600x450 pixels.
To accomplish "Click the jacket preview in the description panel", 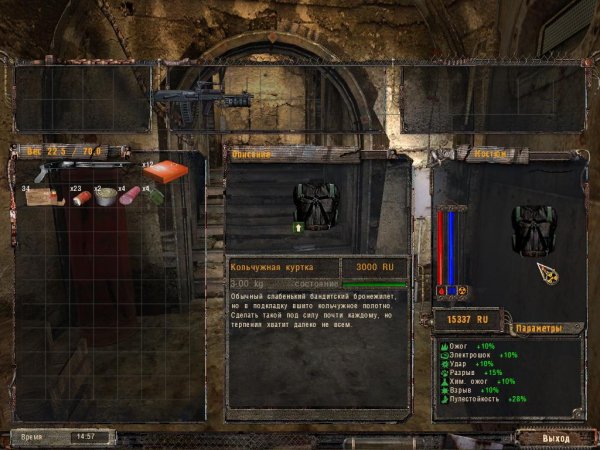I will 320,206.
